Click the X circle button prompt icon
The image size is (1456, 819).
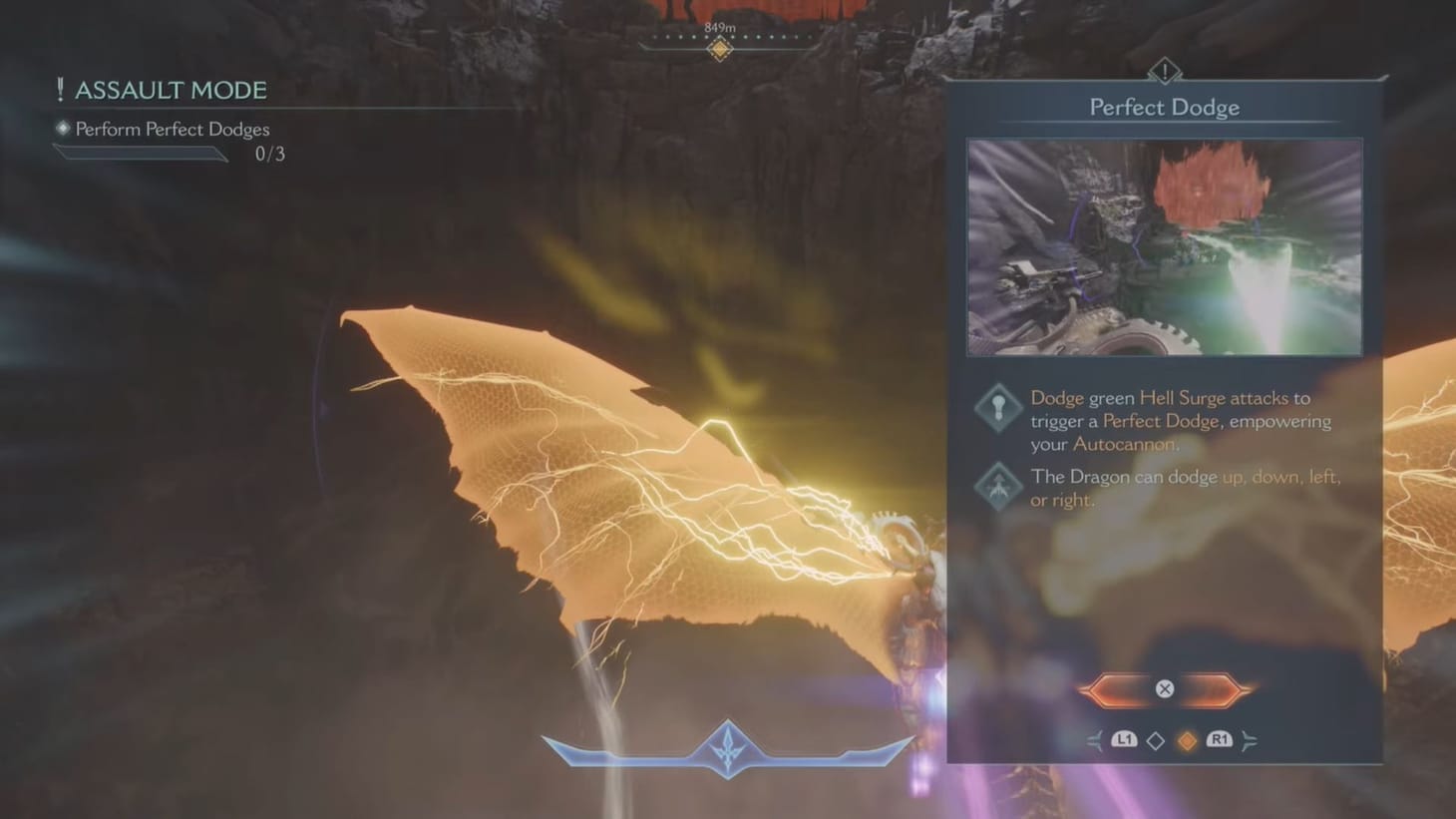[x=1165, y=688]
